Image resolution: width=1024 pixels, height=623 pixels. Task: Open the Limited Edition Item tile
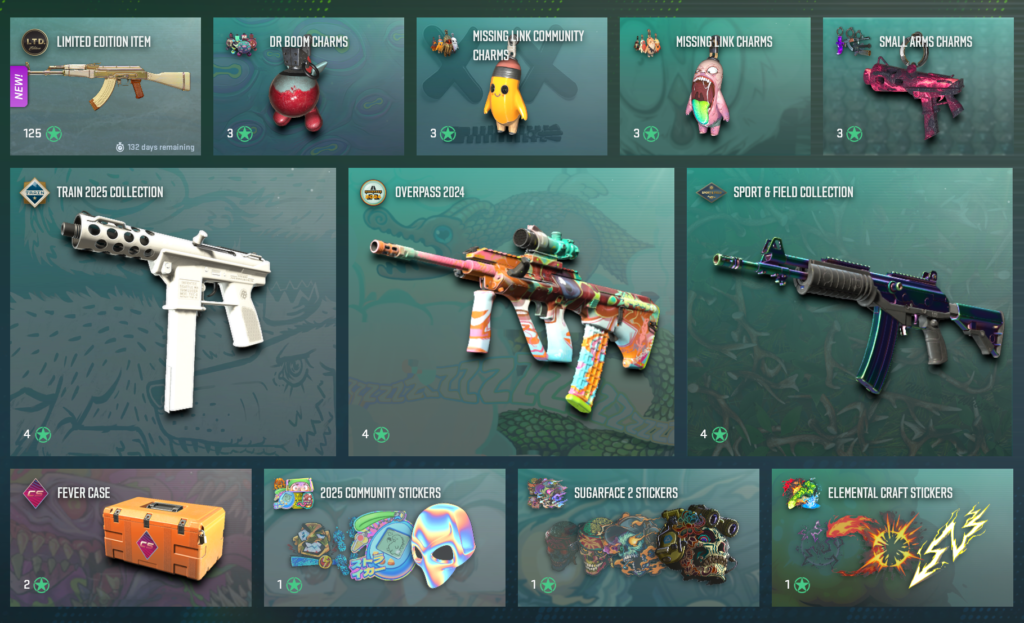pyautogui.click(x=105, y=86)
